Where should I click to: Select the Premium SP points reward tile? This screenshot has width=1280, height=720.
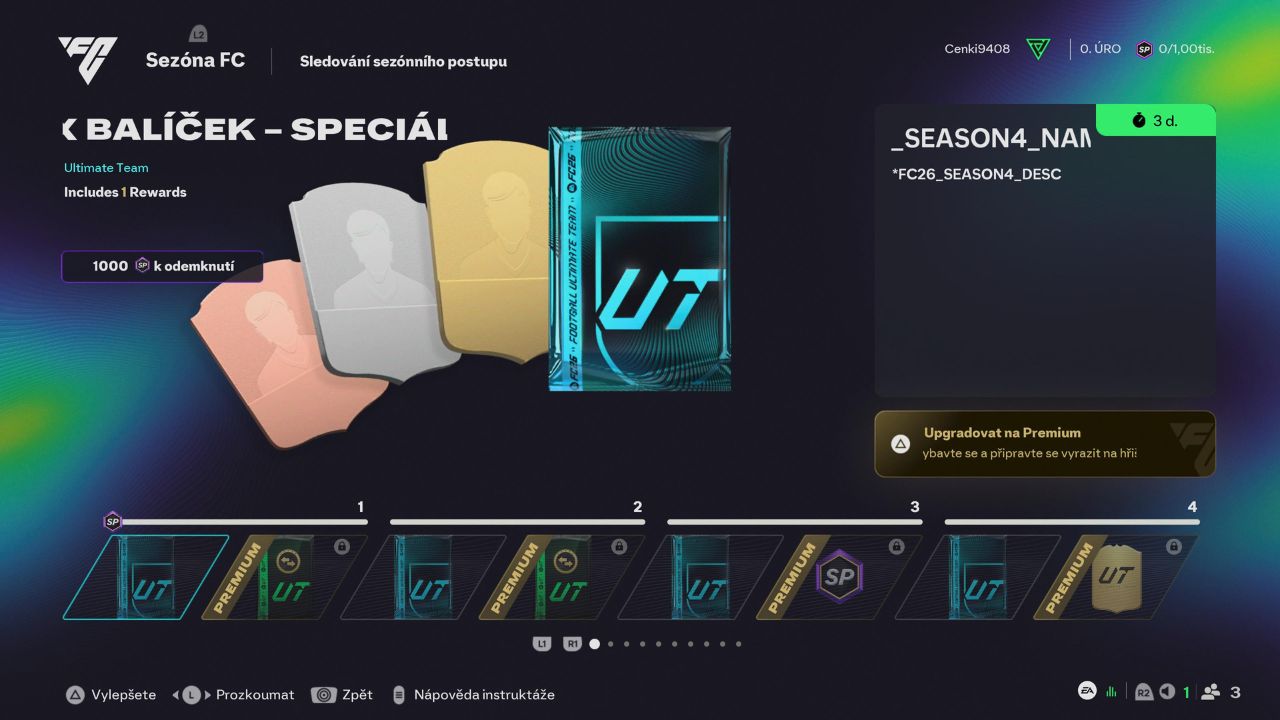click(x=838, y=577)
